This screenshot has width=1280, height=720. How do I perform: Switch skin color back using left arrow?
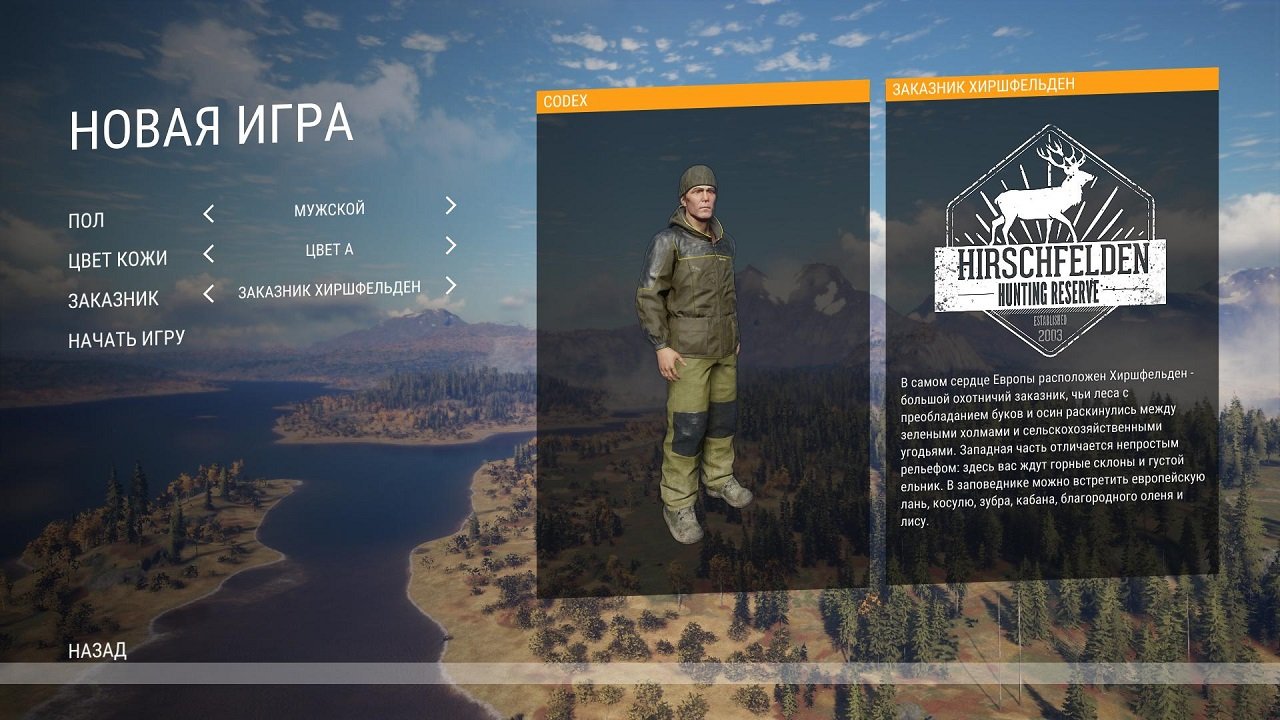208,251
